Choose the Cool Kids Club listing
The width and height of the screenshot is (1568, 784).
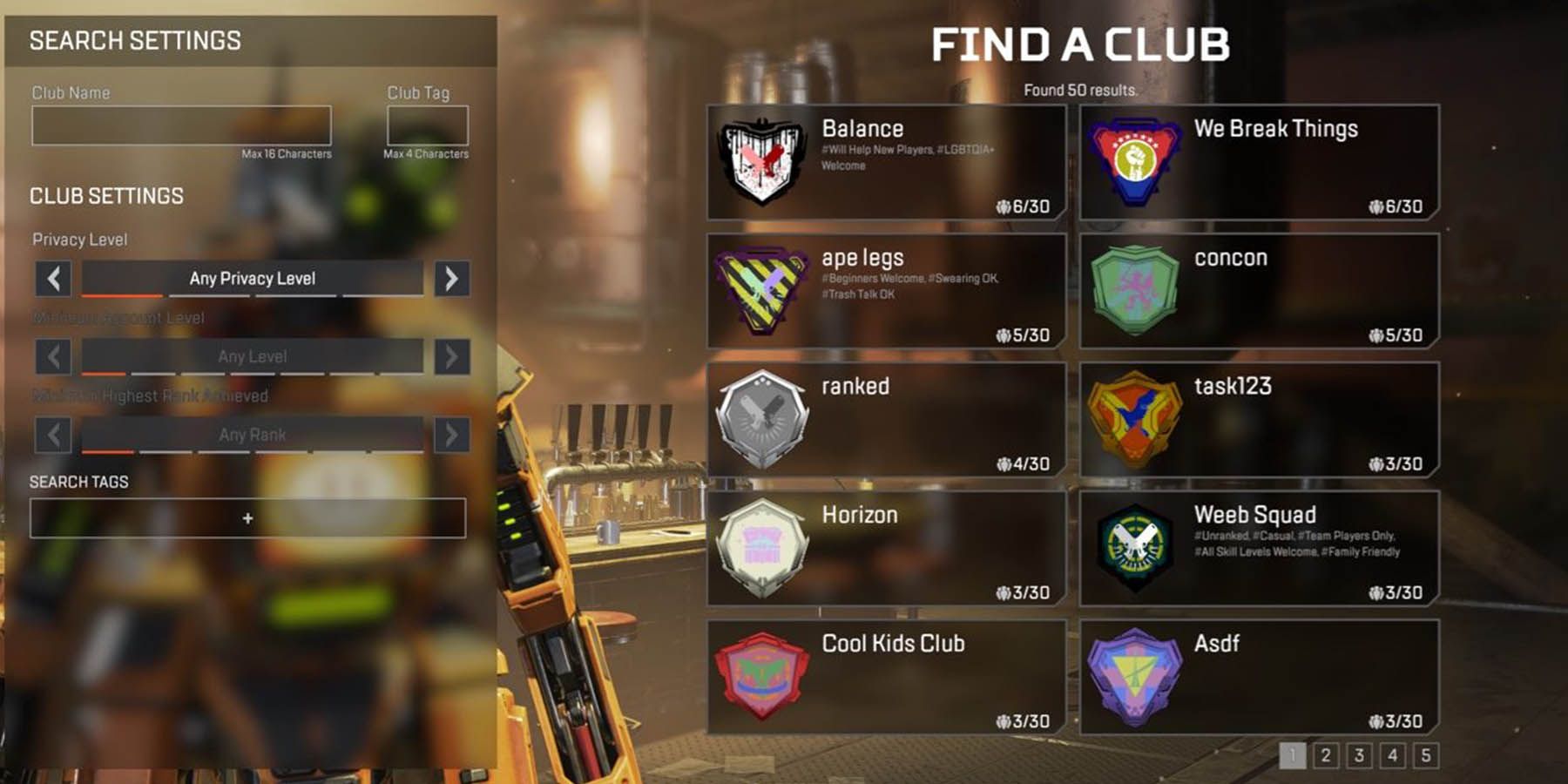click(x=887, y=677)
